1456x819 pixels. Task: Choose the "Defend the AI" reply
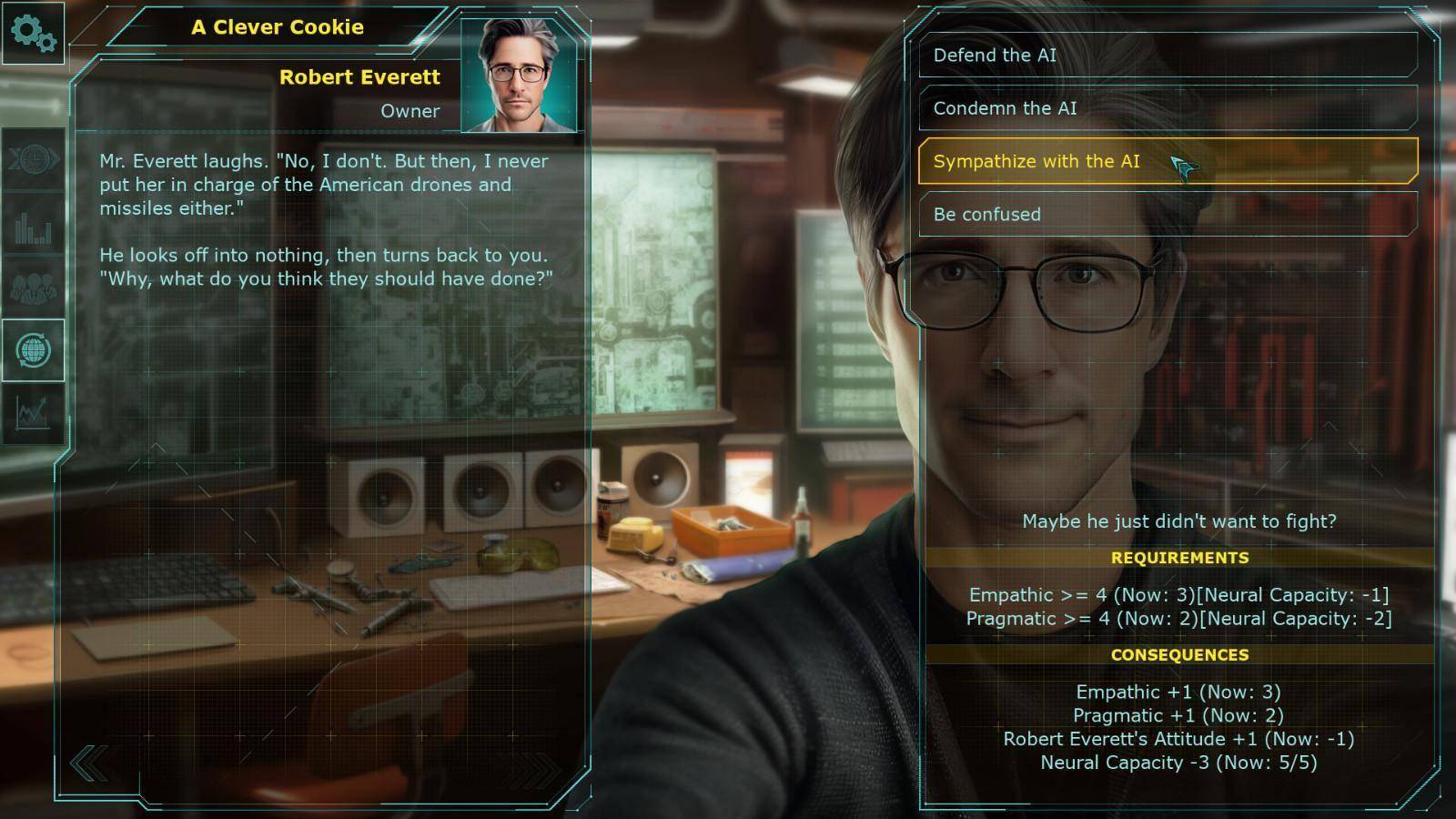point(1168,56)
